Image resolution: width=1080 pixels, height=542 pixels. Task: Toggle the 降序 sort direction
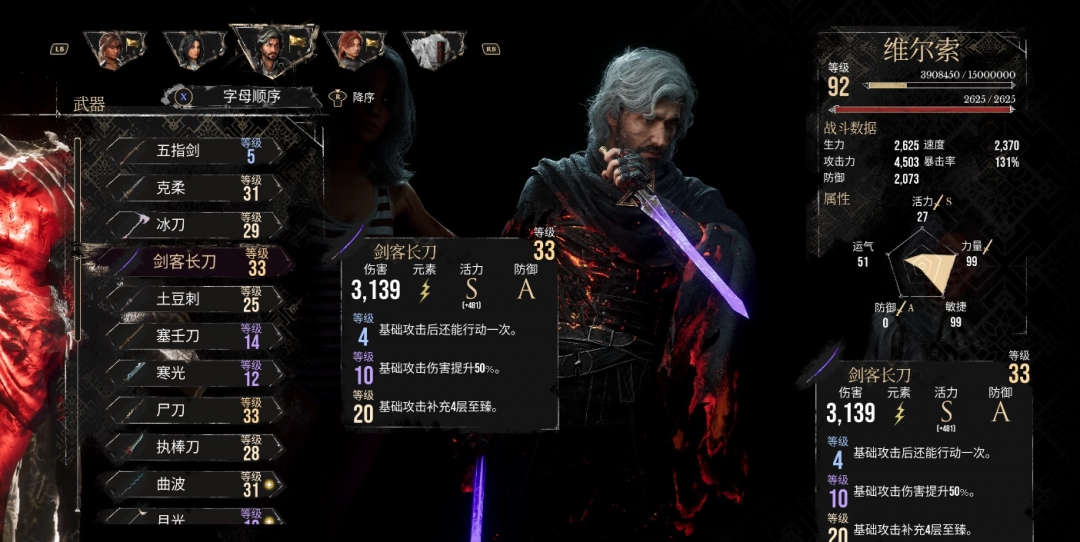(x=353, y=98)
